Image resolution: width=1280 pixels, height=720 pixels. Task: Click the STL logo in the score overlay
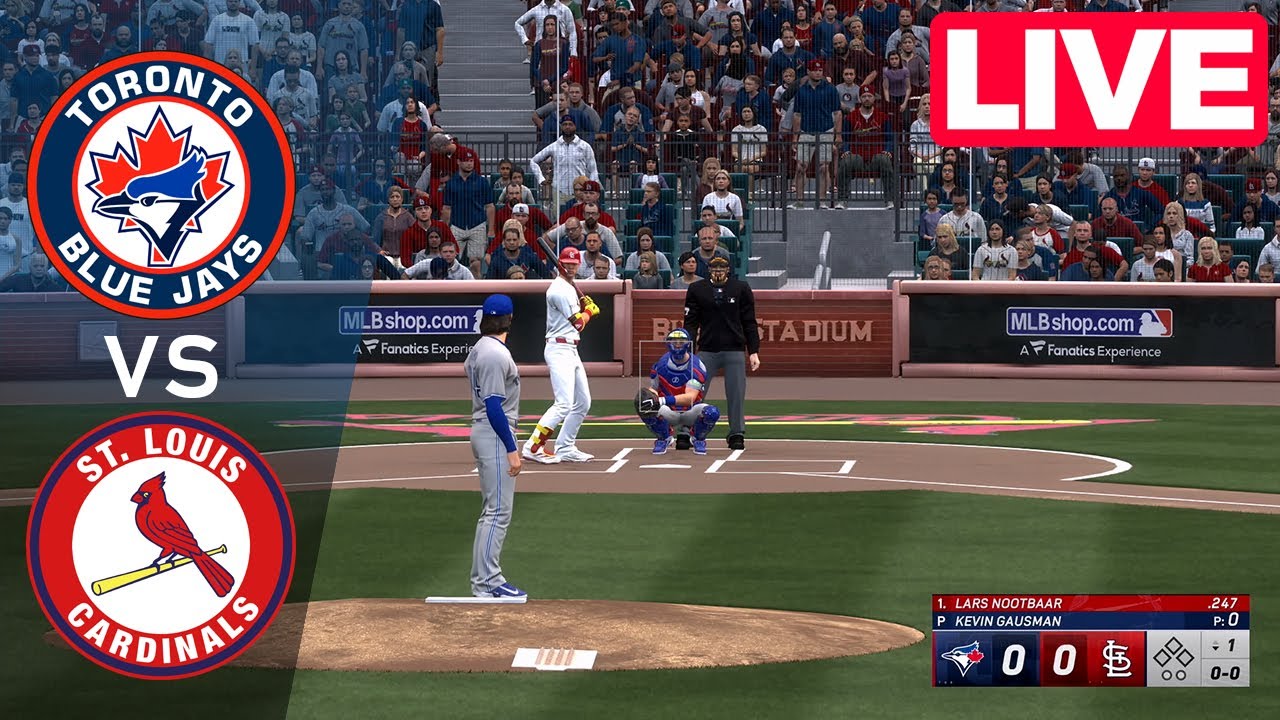click(x=1116, y=658)
